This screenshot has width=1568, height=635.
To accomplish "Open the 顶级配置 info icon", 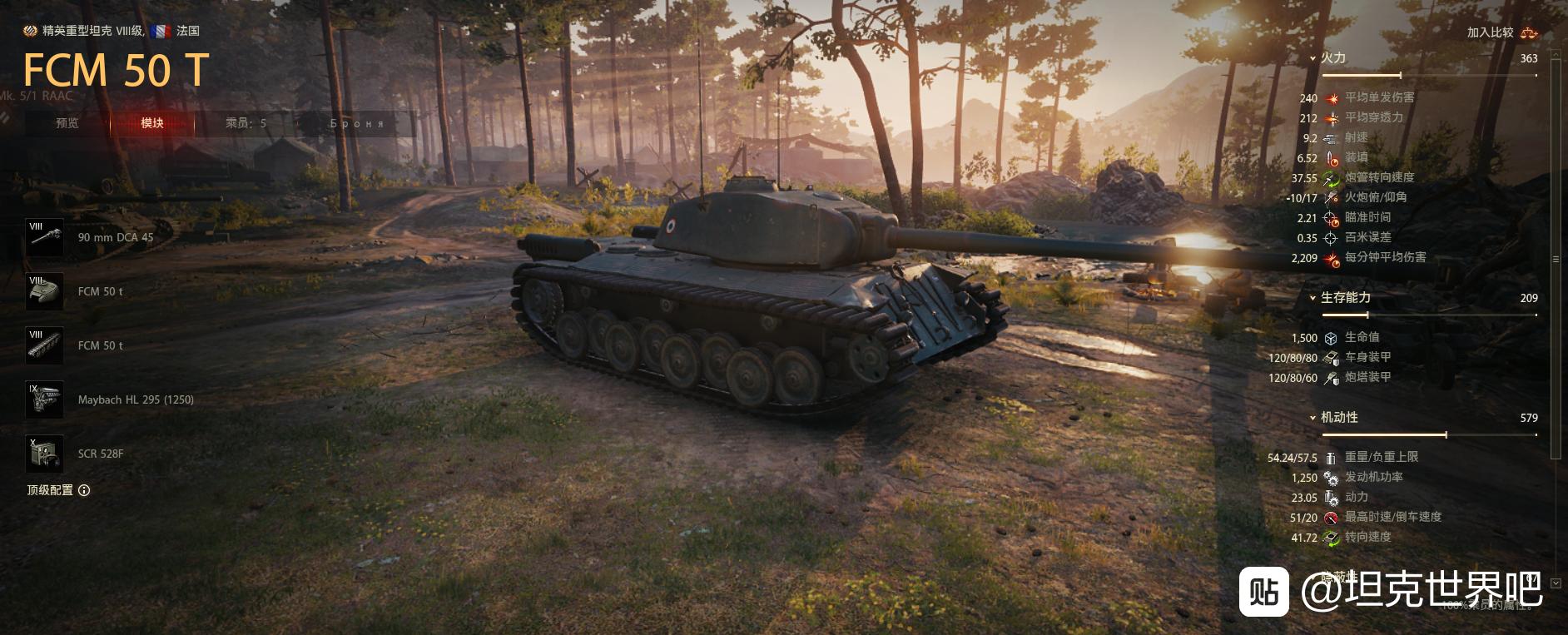I will click(x=84, y=490).
